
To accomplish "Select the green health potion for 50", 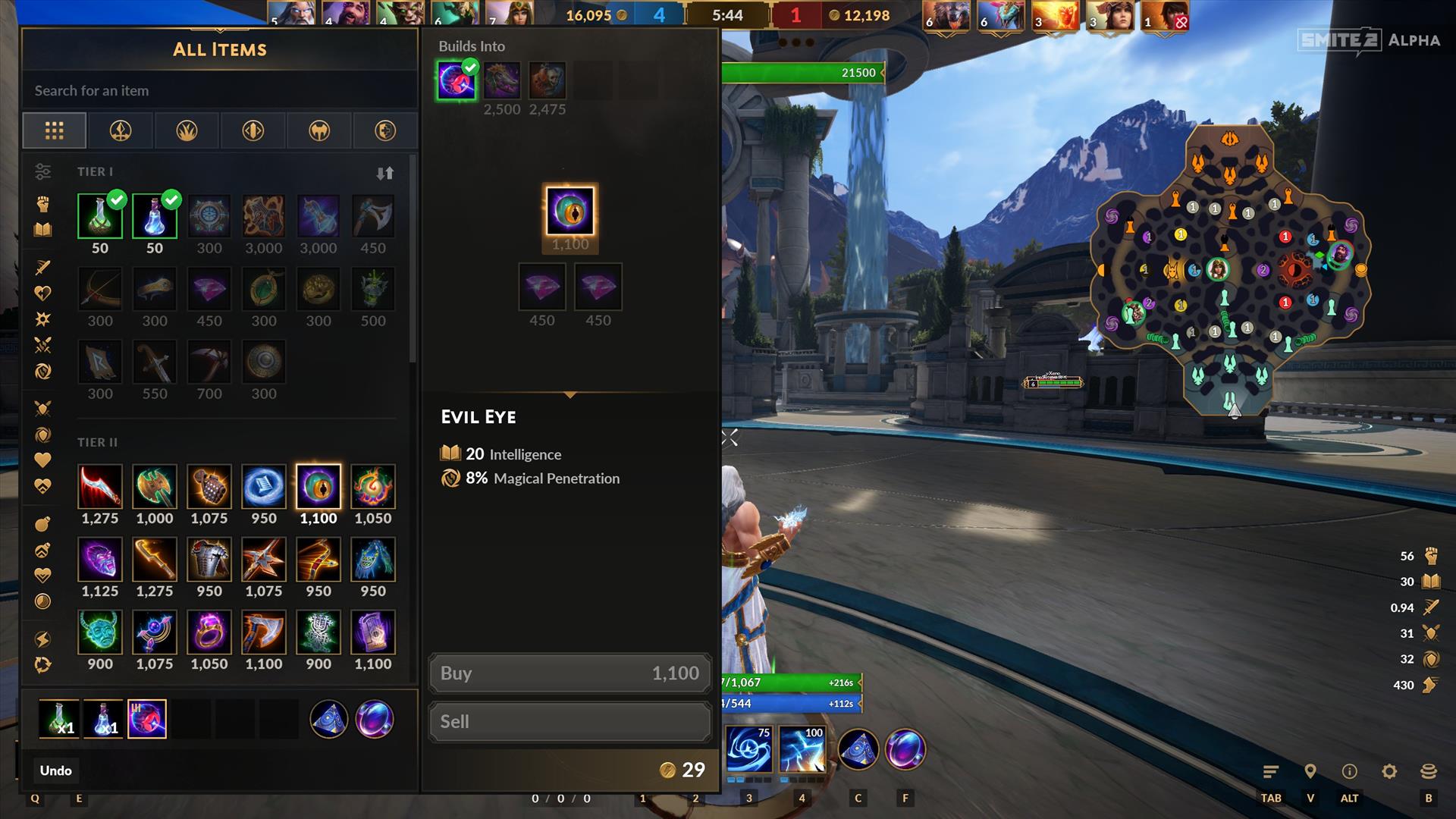I will point(100,216).
